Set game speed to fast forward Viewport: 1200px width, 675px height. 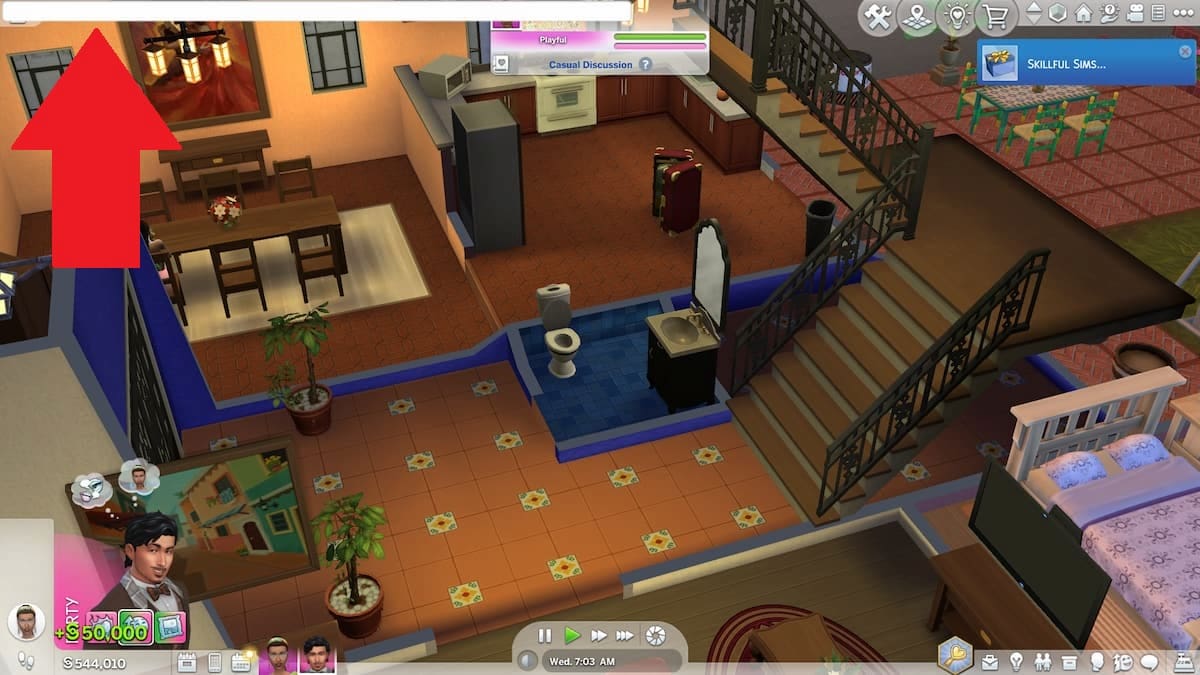pos(598,635)
